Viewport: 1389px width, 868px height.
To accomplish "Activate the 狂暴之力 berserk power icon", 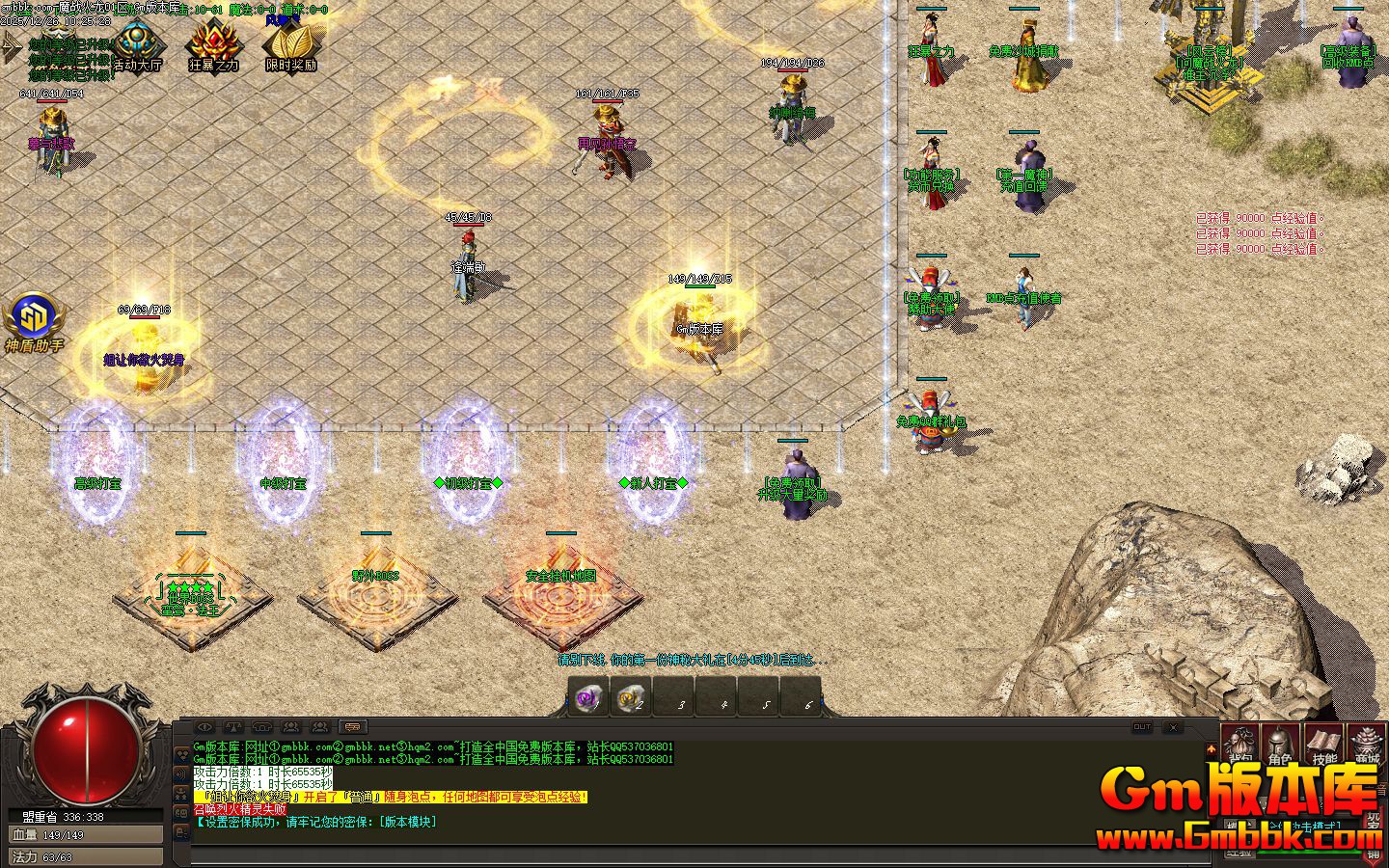I will click(x=213, y=47).
